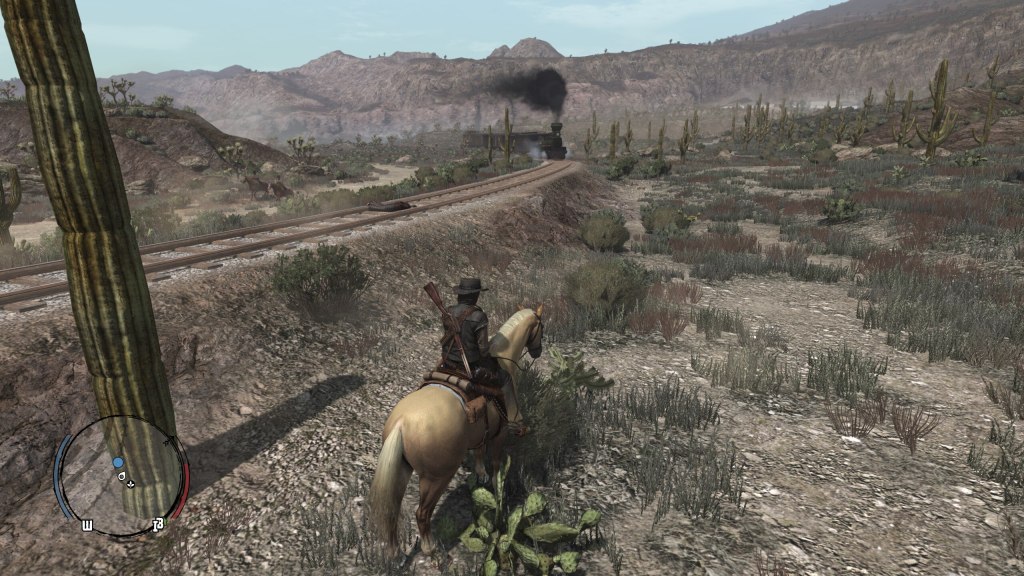This screenshot has height=576, width=1024.
Task: Open the circular minimap radar
Action: (121, 476)
